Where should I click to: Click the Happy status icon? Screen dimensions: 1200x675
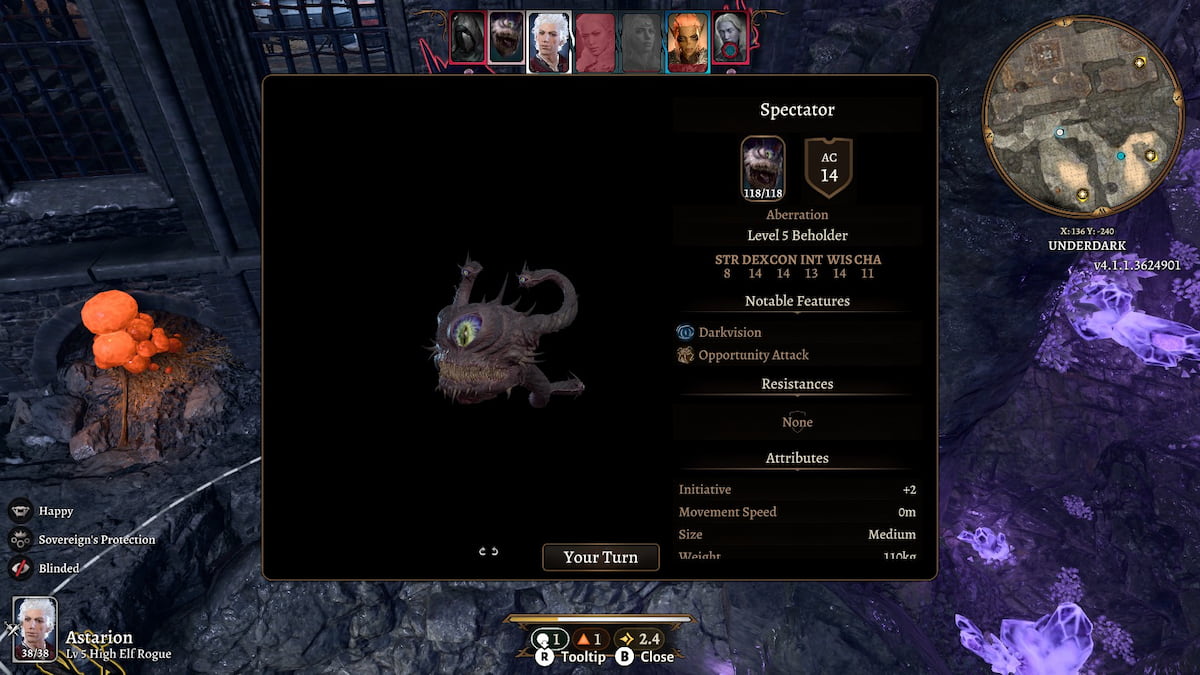pyautogui.click(x=20, y=511)
